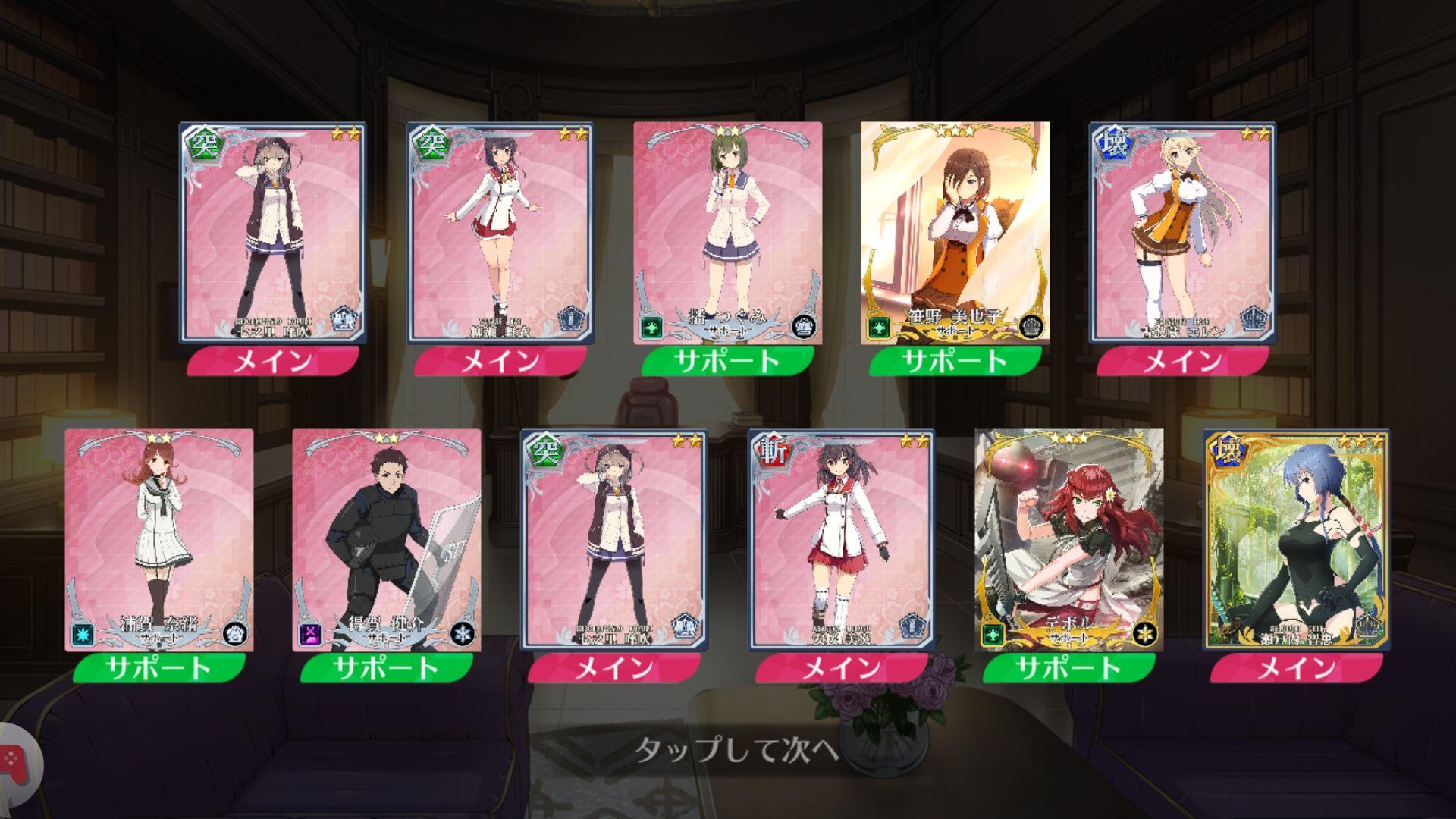Toggle the サポート label under デボル's card
The height and width of the screenshot is (819, 1456).
pos(1059,672)
